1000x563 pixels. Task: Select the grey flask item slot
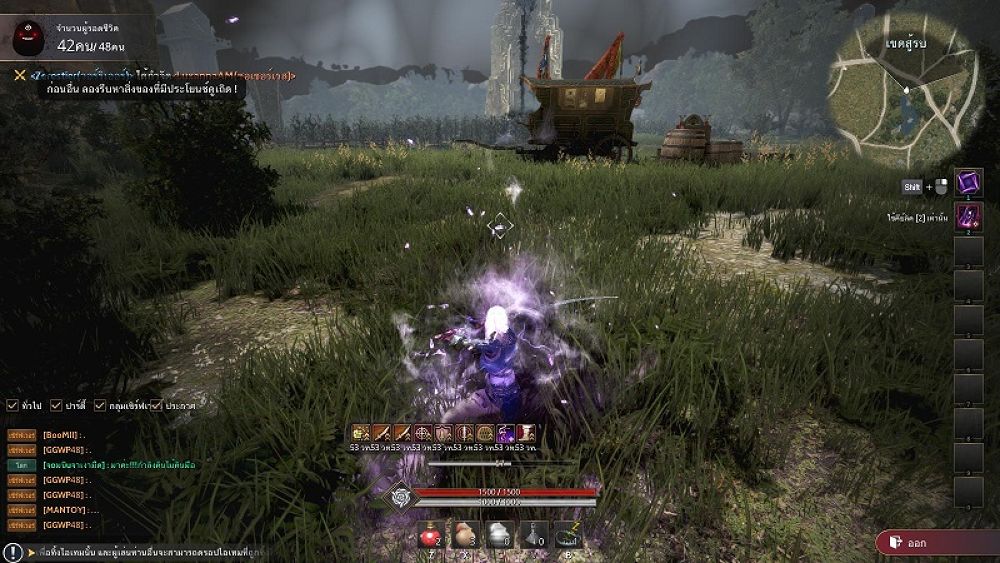(534, 536)
